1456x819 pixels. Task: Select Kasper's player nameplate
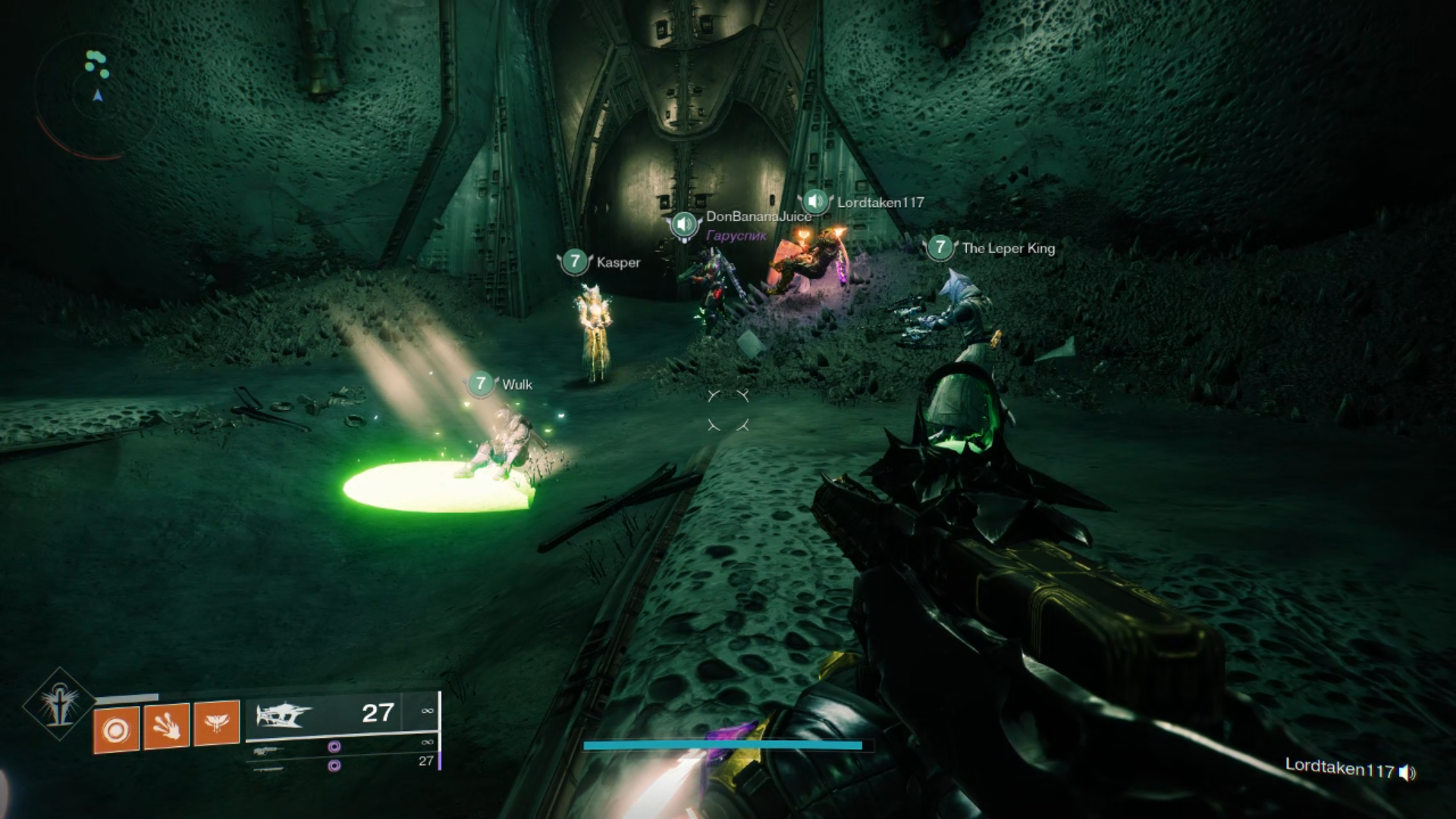point(617,262)
